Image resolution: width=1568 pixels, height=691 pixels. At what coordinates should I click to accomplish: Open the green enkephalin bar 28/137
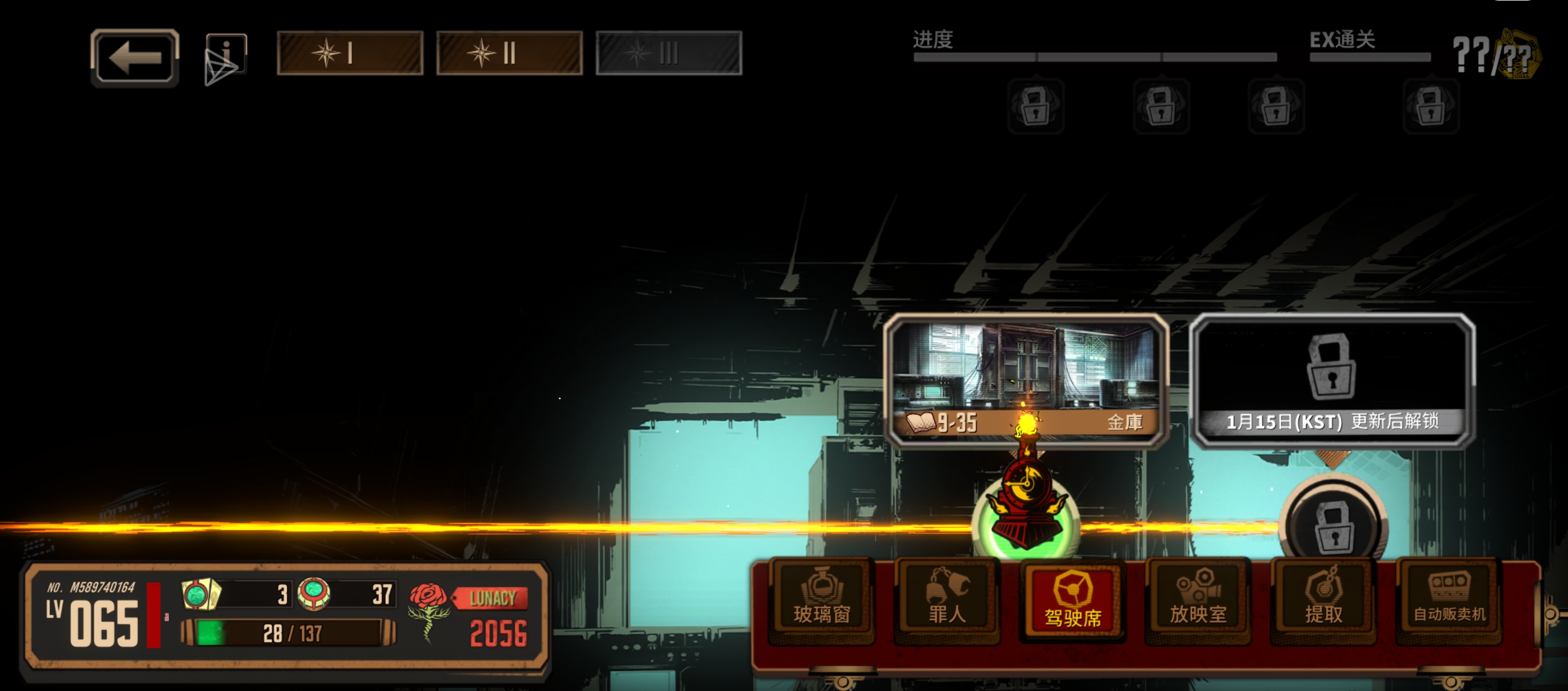click(289, 633)
